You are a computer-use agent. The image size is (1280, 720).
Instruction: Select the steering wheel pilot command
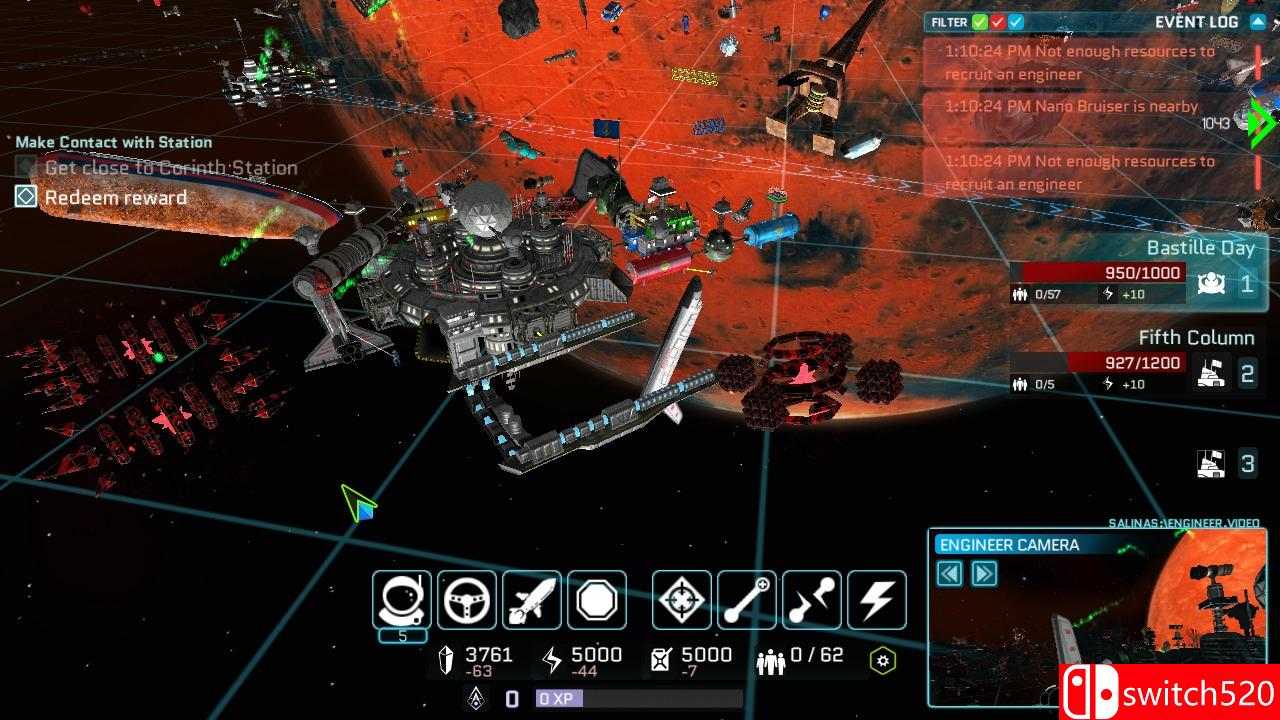pos(467,600)
